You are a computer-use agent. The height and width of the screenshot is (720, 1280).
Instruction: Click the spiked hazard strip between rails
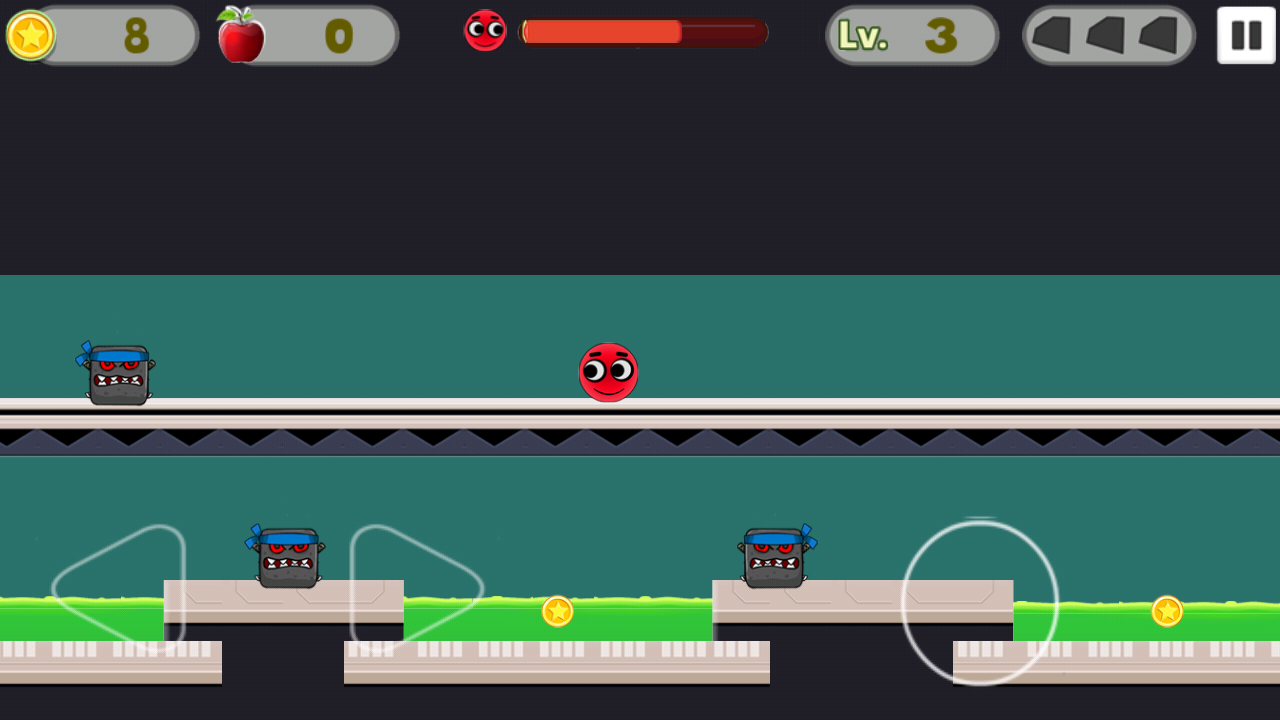pyautogui.click(x=640, y=437)
